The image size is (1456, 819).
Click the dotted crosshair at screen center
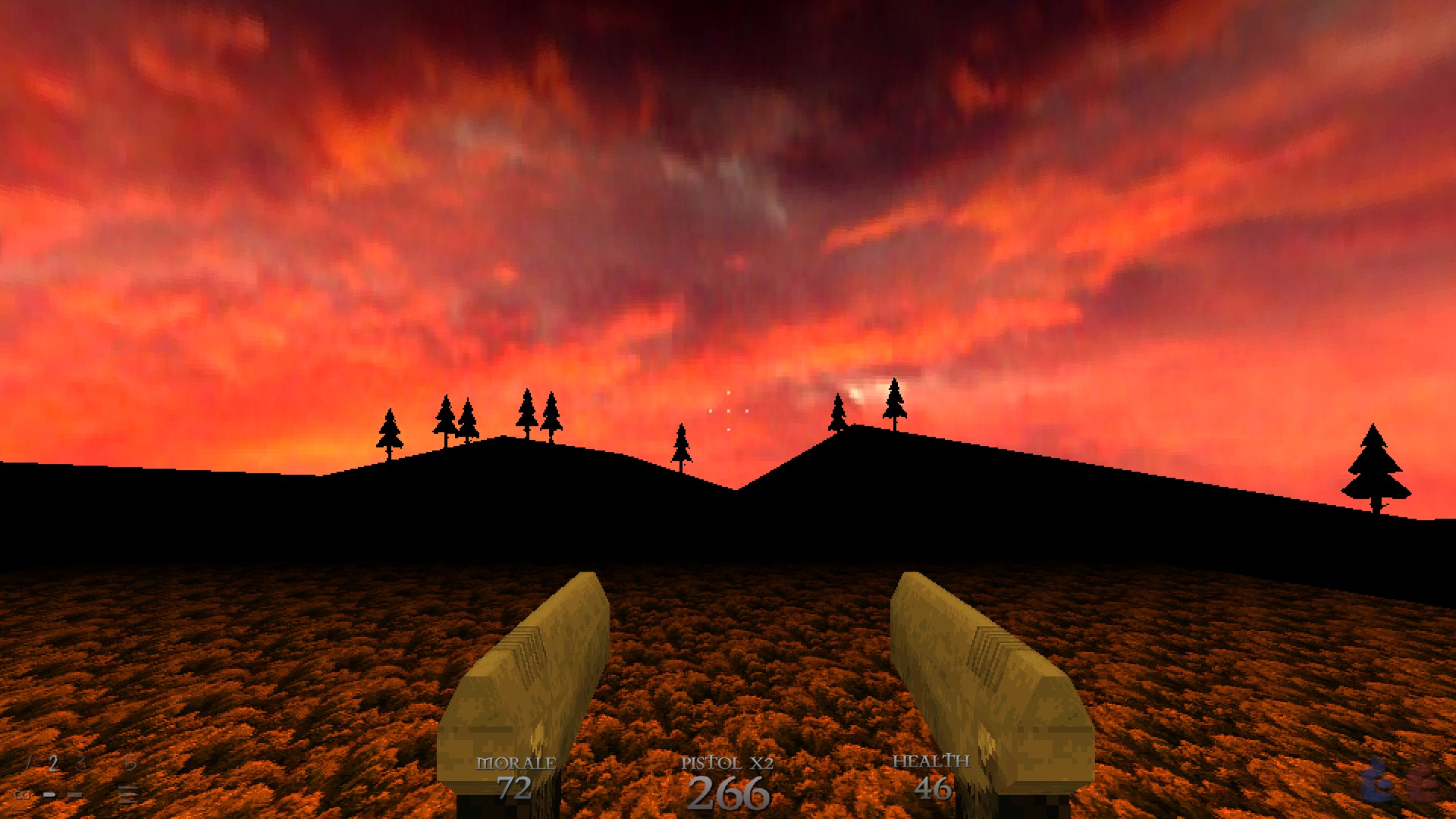pos(728,409)
